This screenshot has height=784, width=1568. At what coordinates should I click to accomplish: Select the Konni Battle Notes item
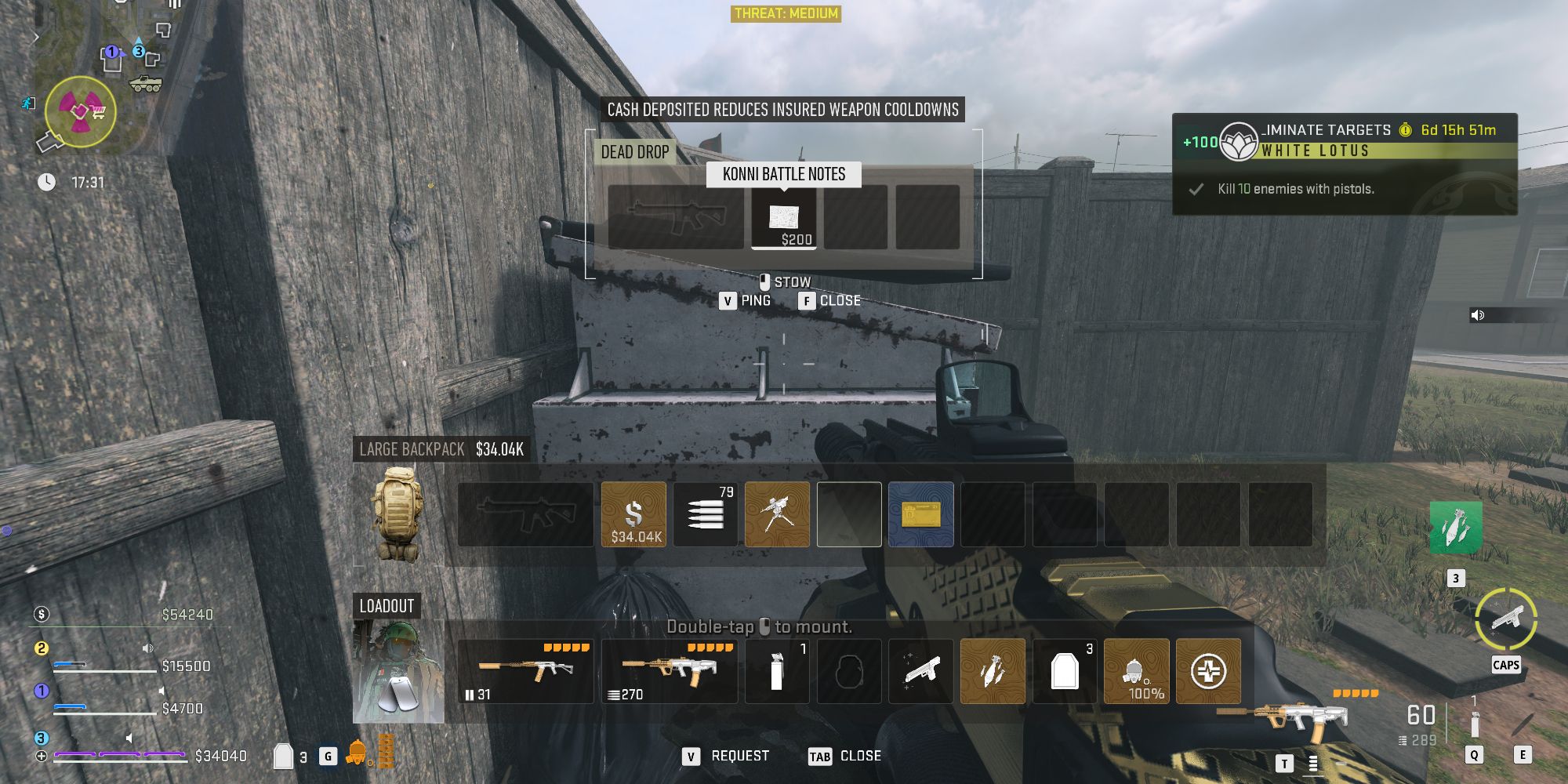783,220
